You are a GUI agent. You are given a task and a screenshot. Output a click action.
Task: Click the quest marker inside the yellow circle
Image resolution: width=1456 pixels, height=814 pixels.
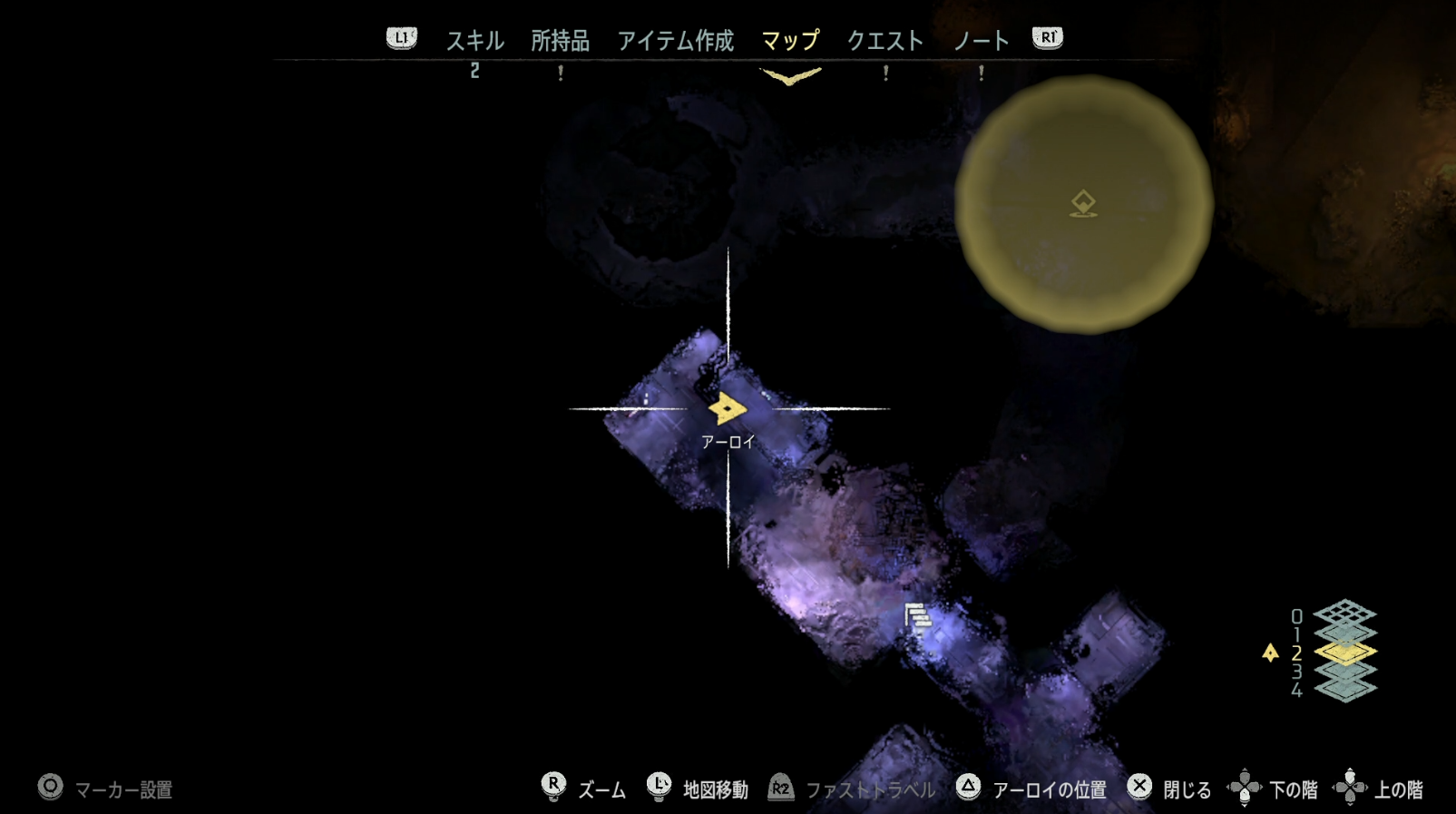click(x=1085, y=203)
